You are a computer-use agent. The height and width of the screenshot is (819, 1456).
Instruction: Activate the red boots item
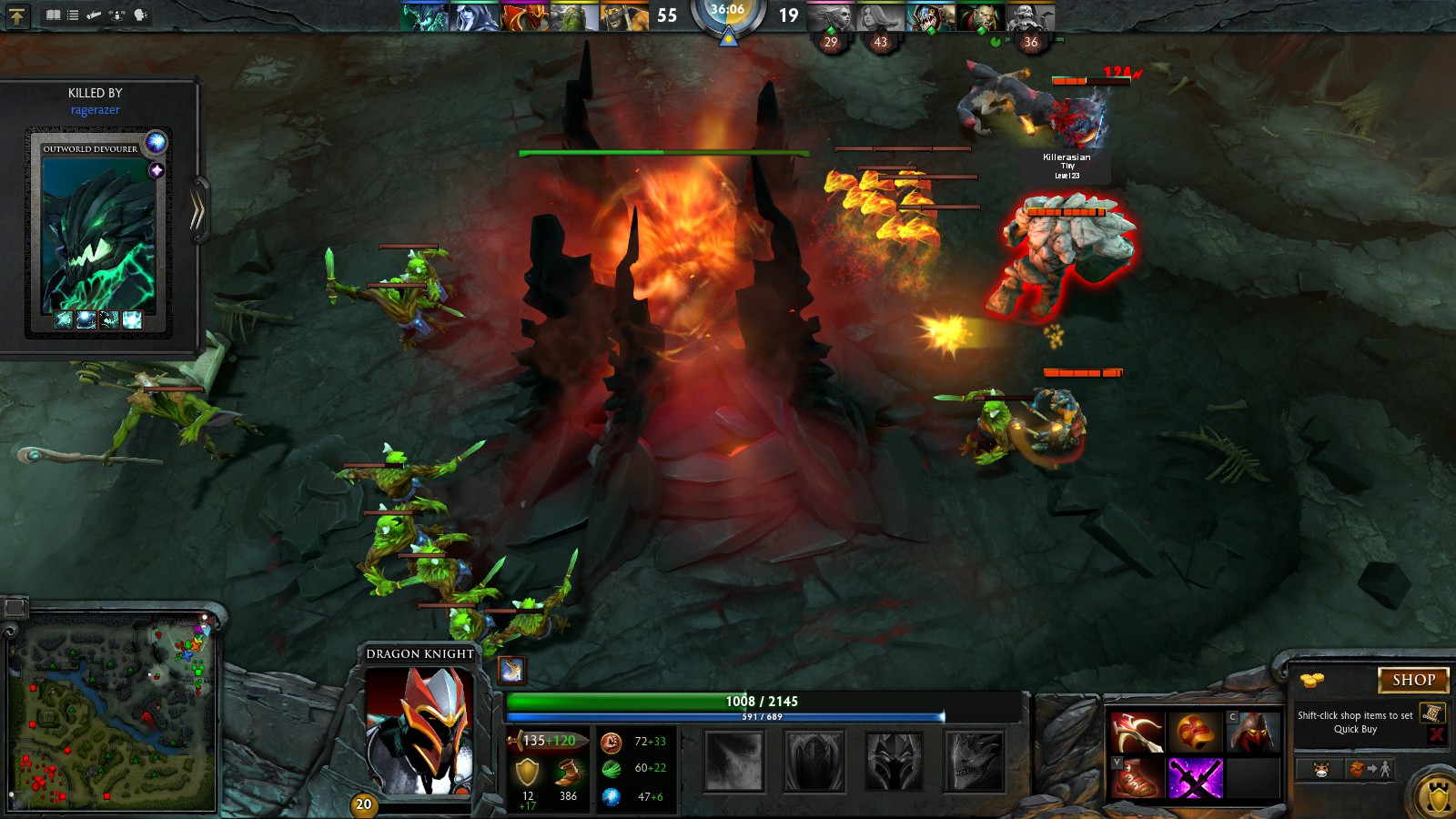click(1137, 779)
